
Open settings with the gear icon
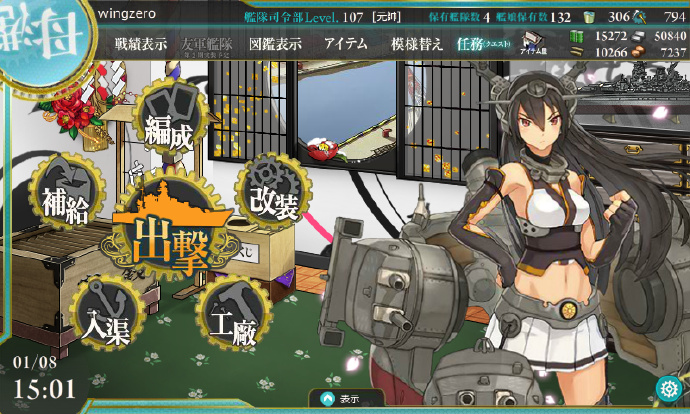point(668,388)
